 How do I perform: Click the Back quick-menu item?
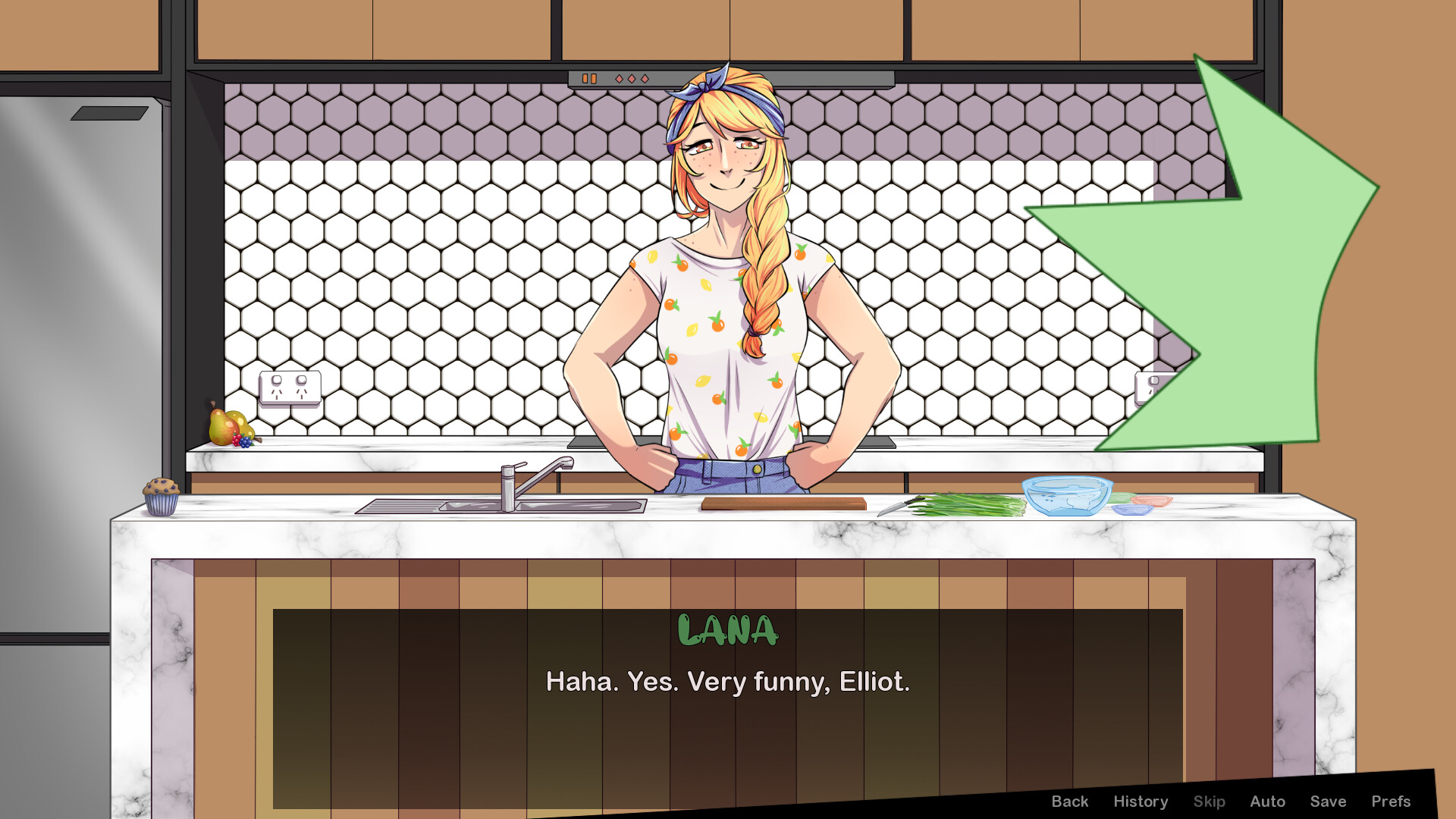pyautogui.click(x=1070, y=801)
